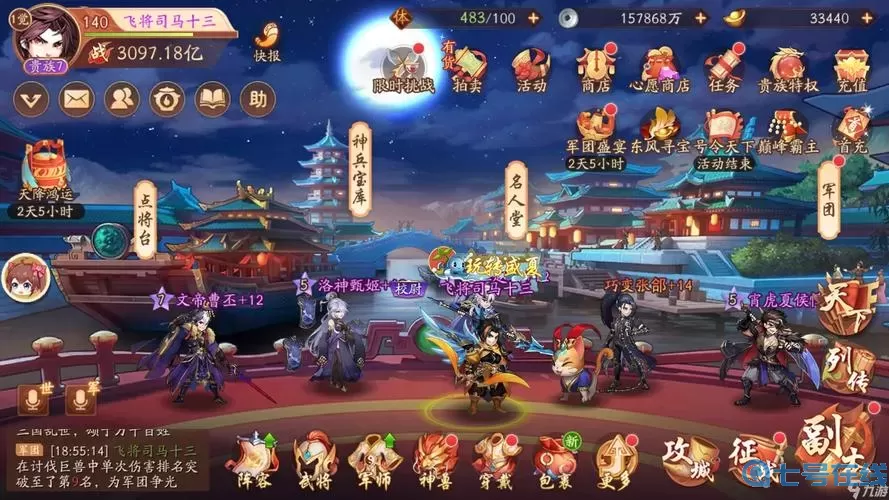The image size is (889, 500).
Task: Open the 名人堂 hall of fame
Action: pos(516,200)
